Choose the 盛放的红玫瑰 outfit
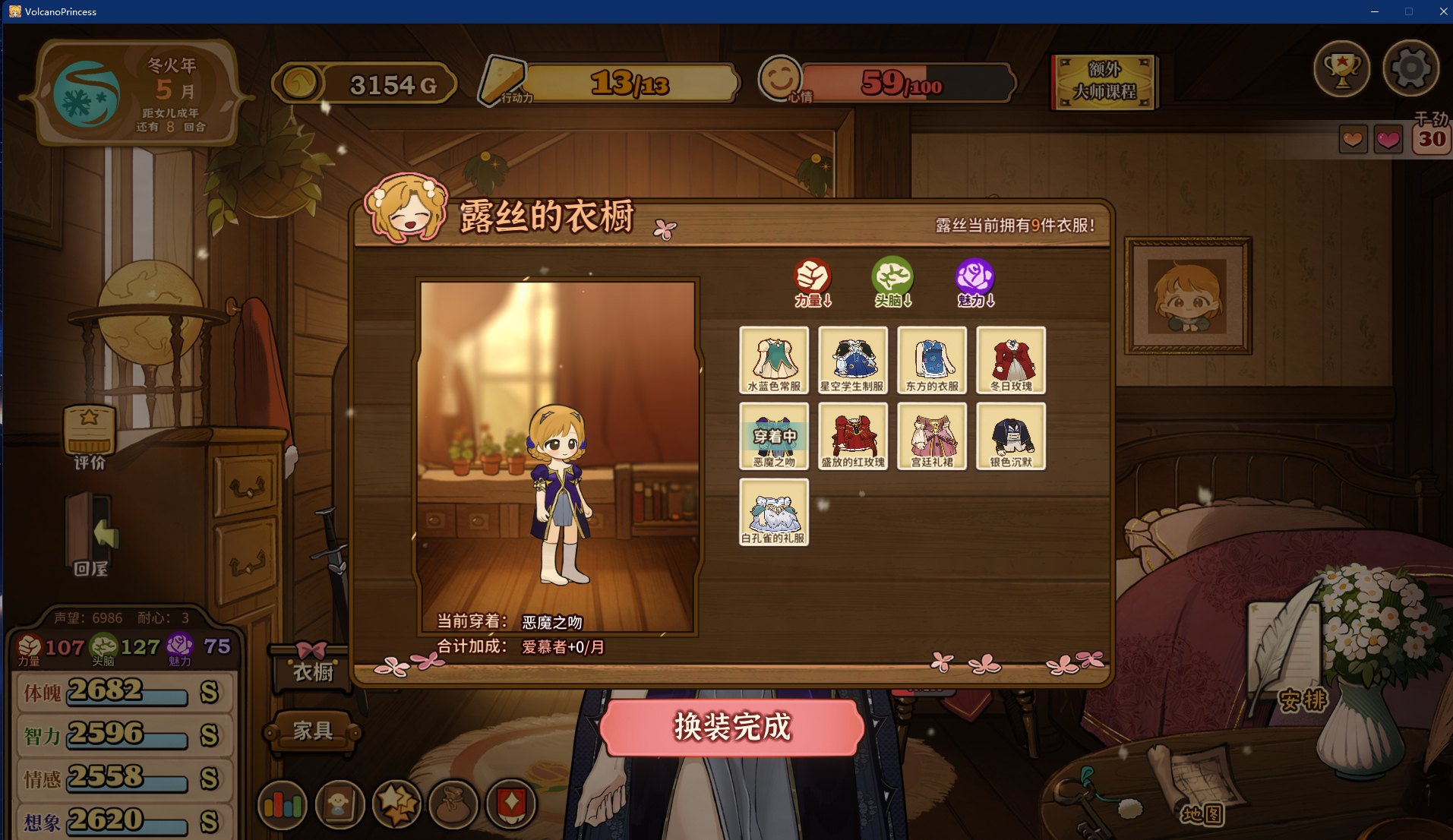Viewport: 1453px width, 840px height. [x=853, y=436]
